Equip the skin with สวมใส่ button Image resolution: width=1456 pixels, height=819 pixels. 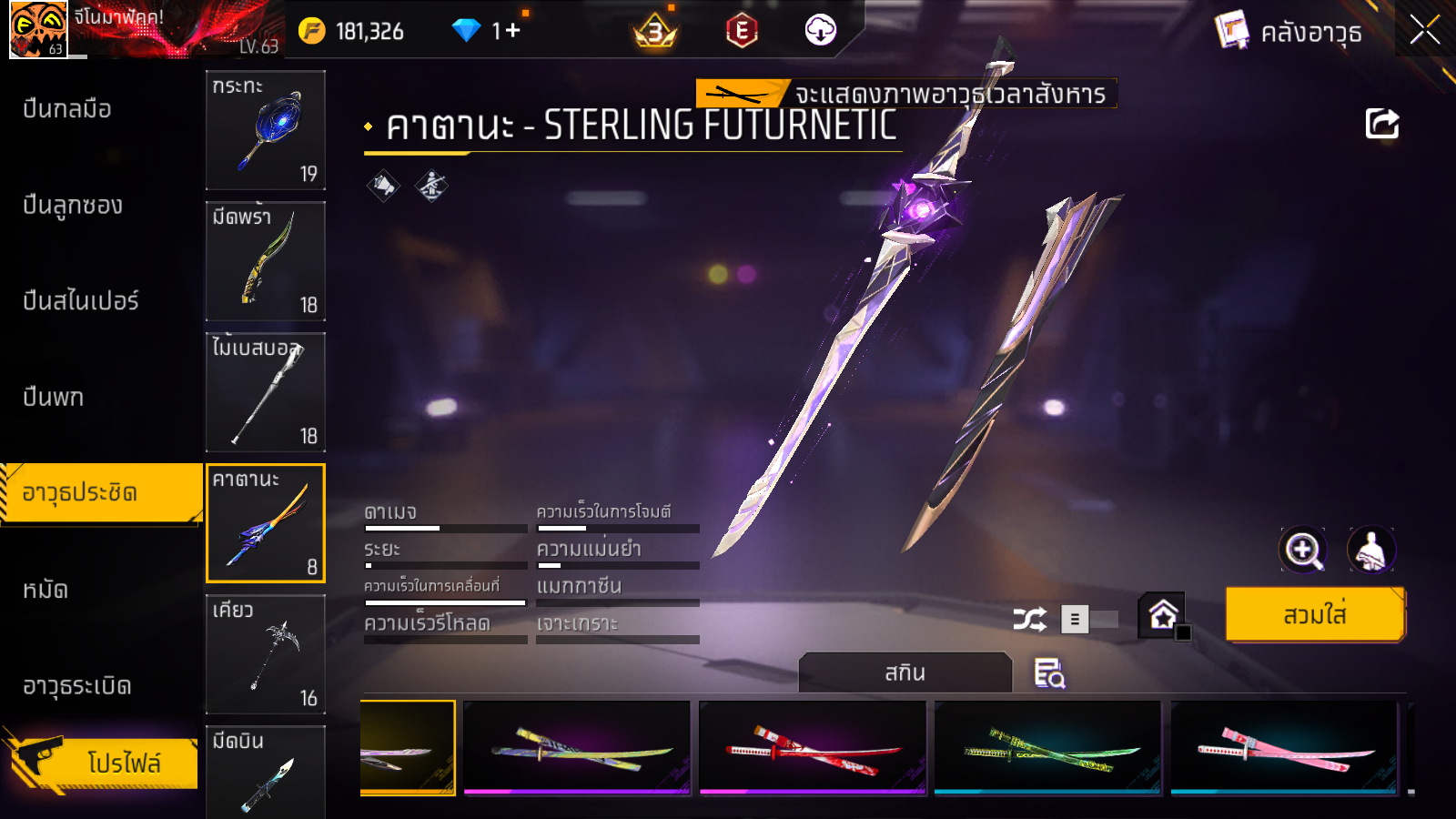click(1315, 615)
